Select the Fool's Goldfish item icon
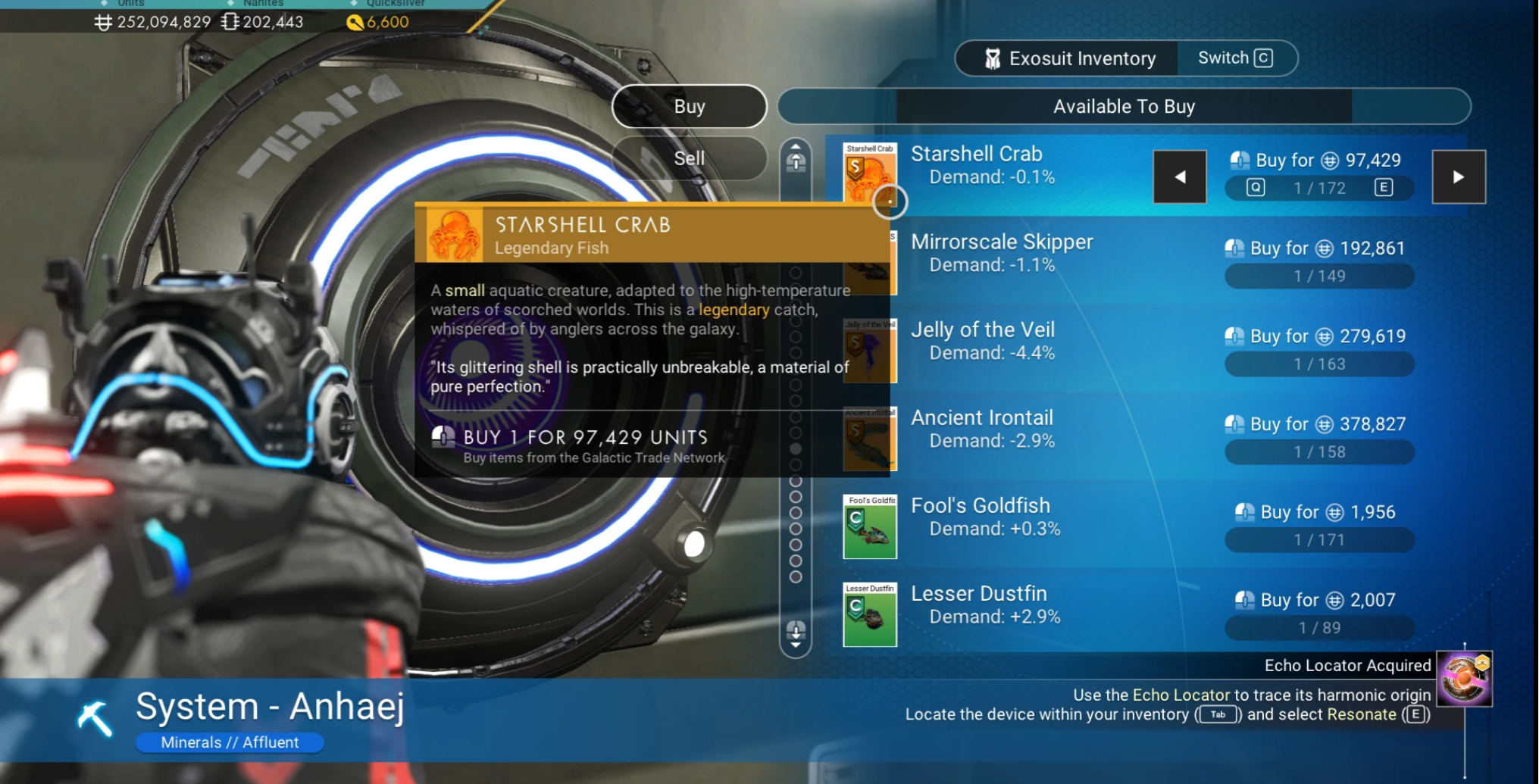The height and width of the screenshot is (784, 1539). (x=869, y=526)
